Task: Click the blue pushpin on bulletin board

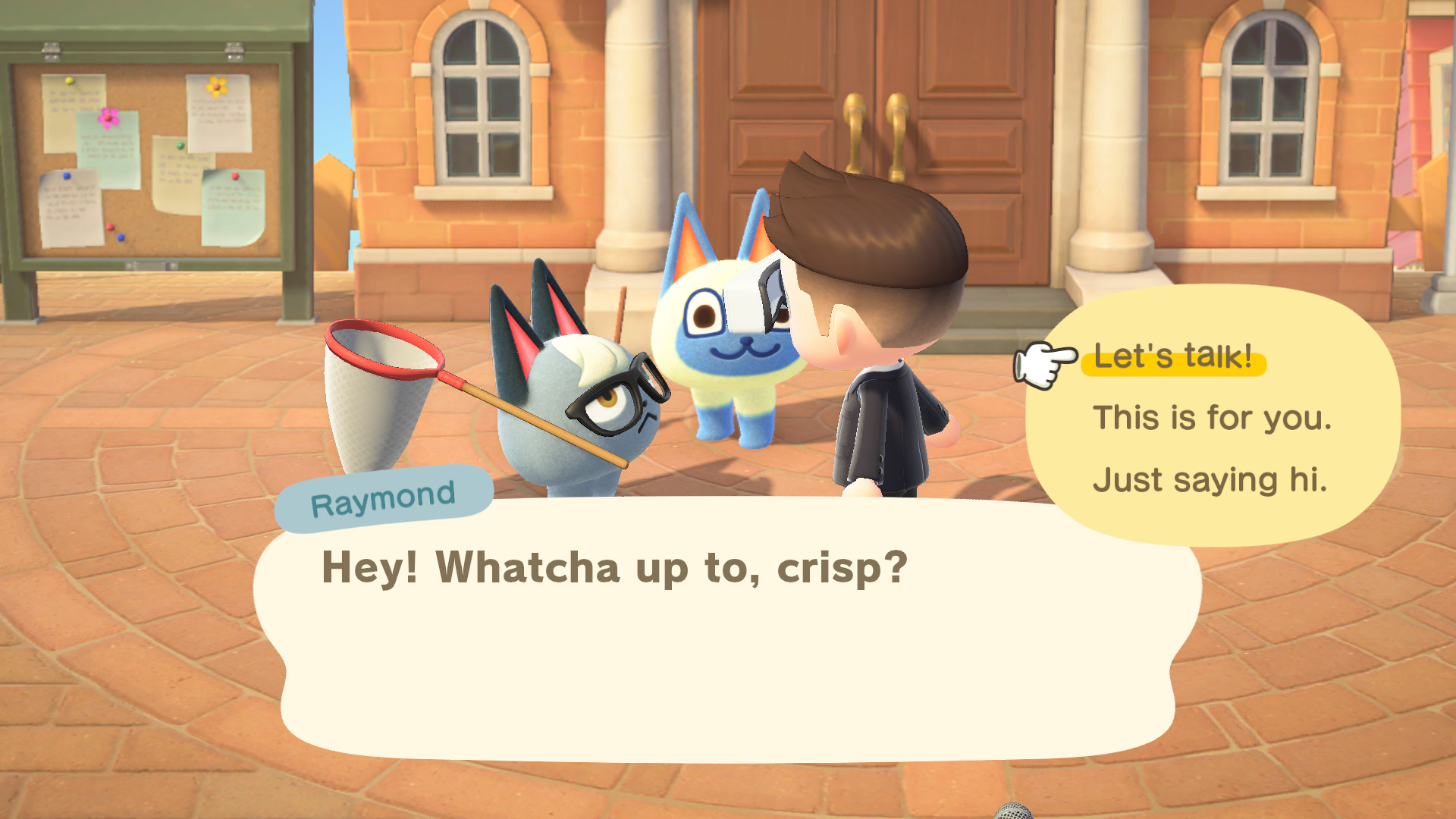Action: pyautogui.click(x=66, y=176)
